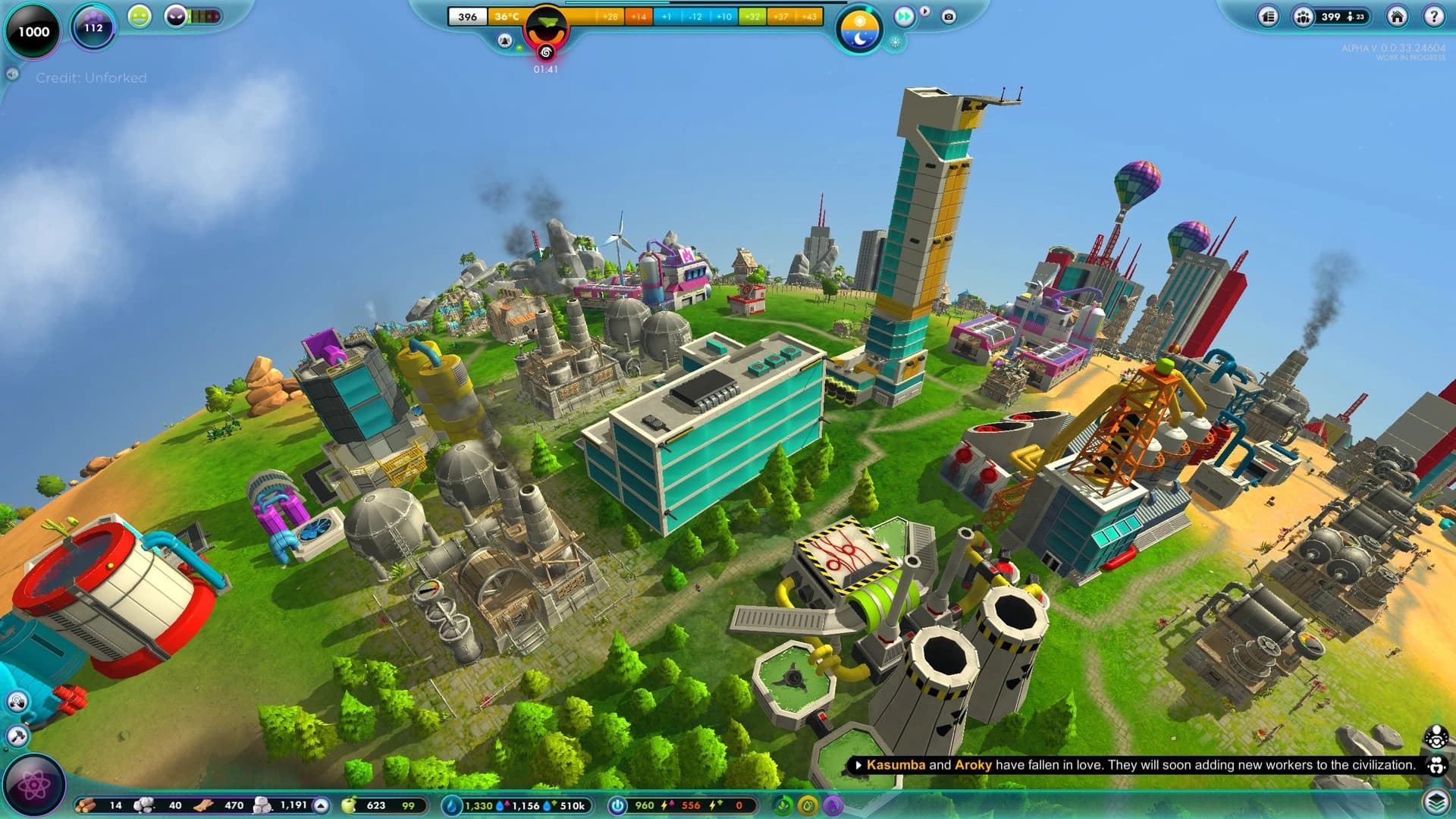Viewport: 1456px width, 819px height.
Task: Open the planet layers icon at bottom right
Action: [1437, 800]
